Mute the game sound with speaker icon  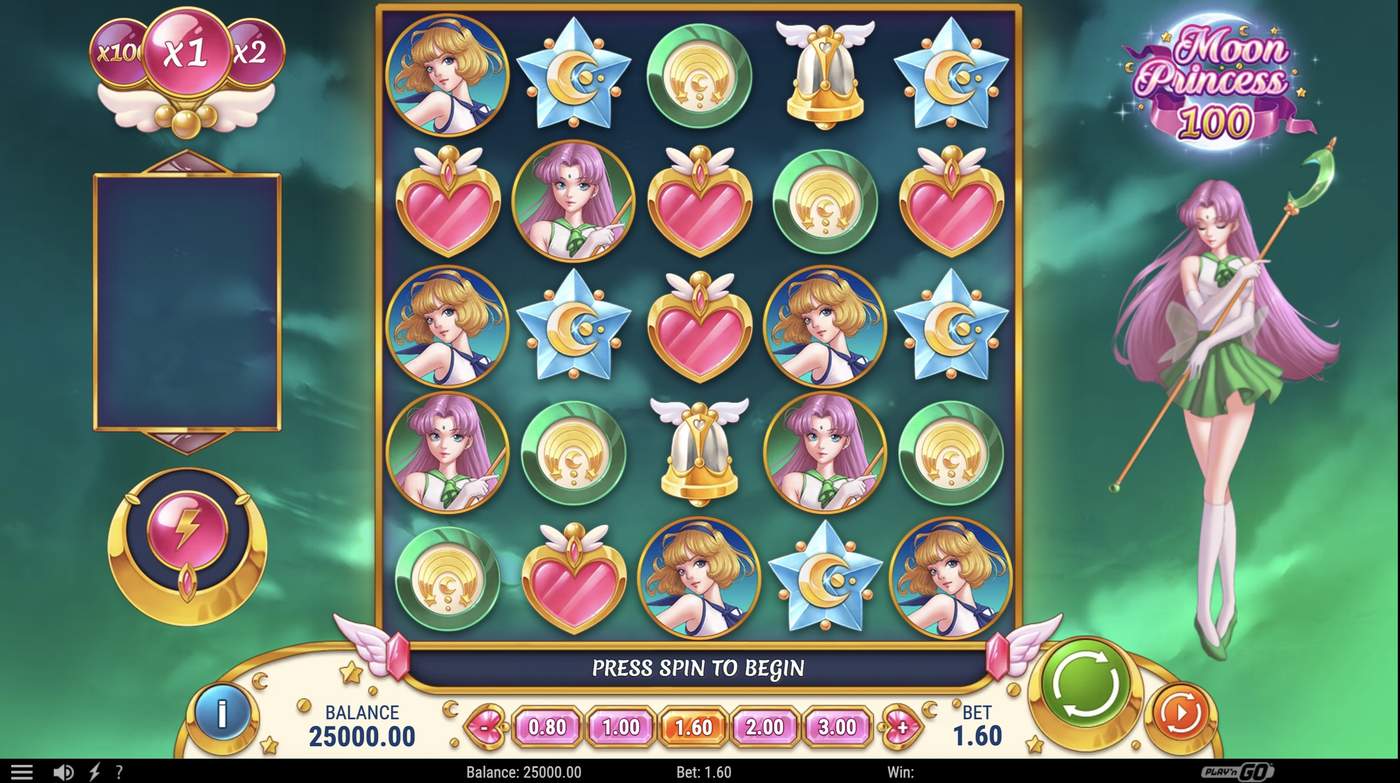[x=62, y=771]
